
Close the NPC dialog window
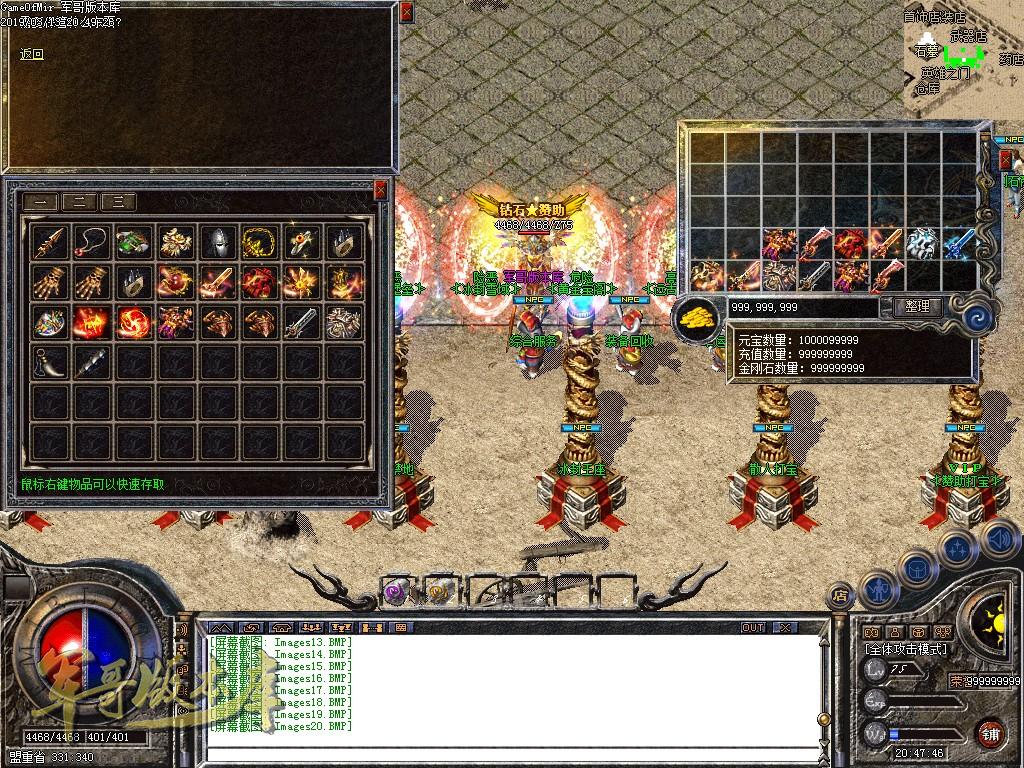405,13
